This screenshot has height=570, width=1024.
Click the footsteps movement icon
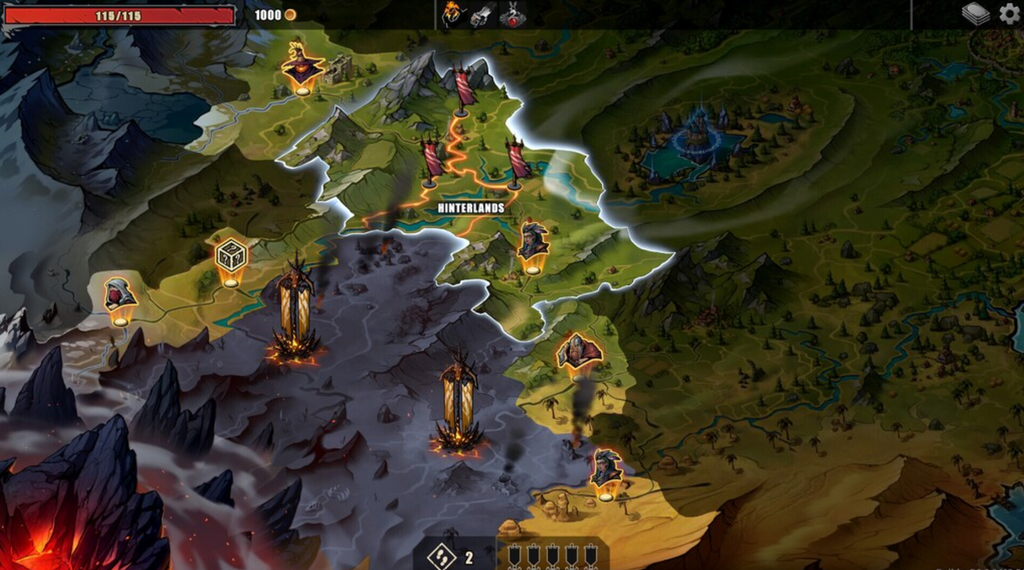(x=440, y=555)
